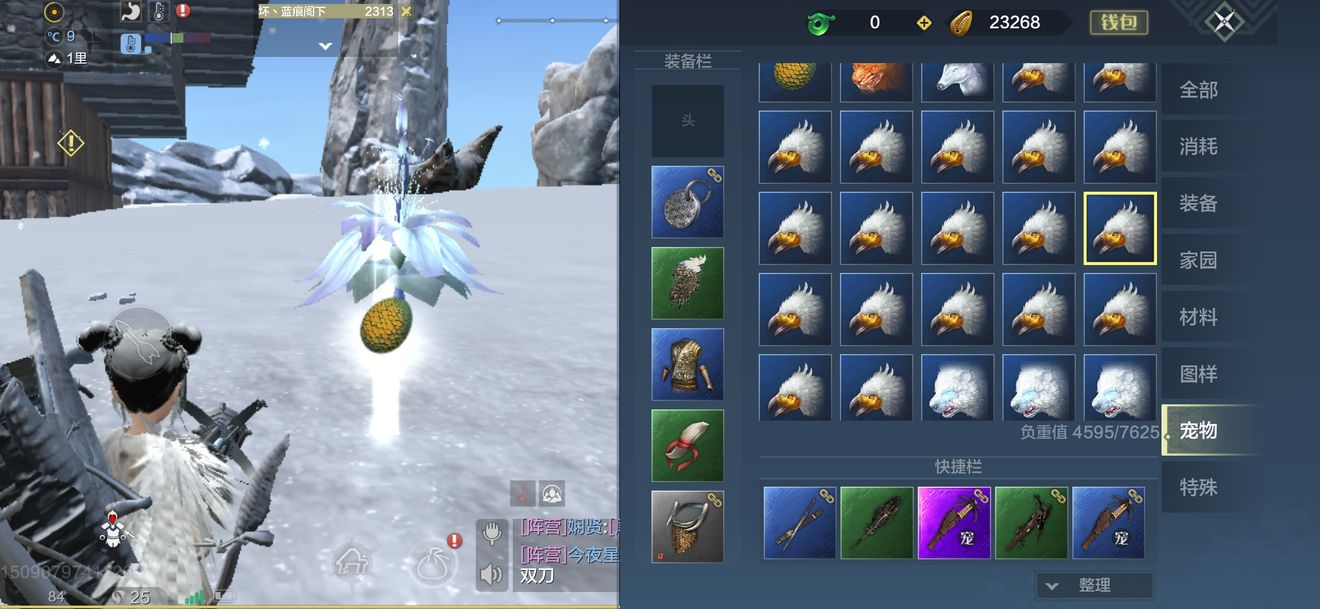Show the 家园 homestead tab
1320x609 pixels.
(1198, 261)
